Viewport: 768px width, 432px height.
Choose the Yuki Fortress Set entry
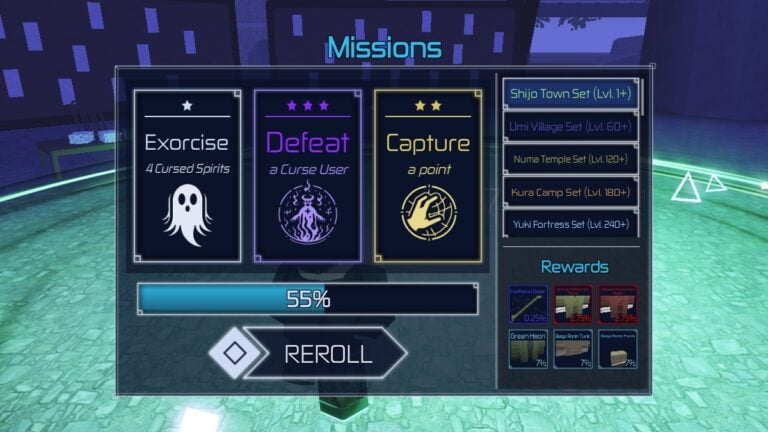tap(570, 223)
